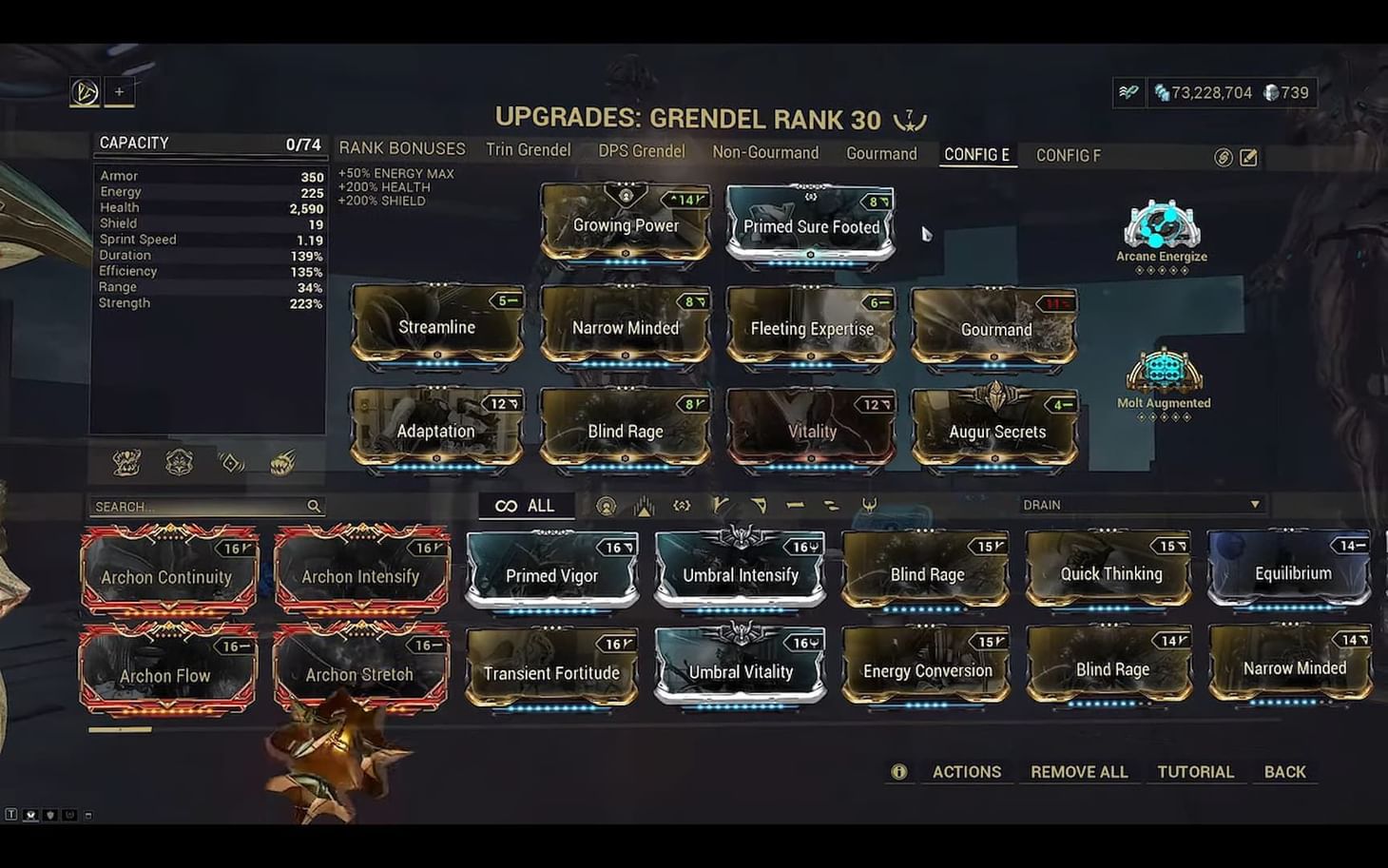This screenshot has height=868, width=1388.
Task: Click the edit config name pencil icon
Action: coord(1248,154)
